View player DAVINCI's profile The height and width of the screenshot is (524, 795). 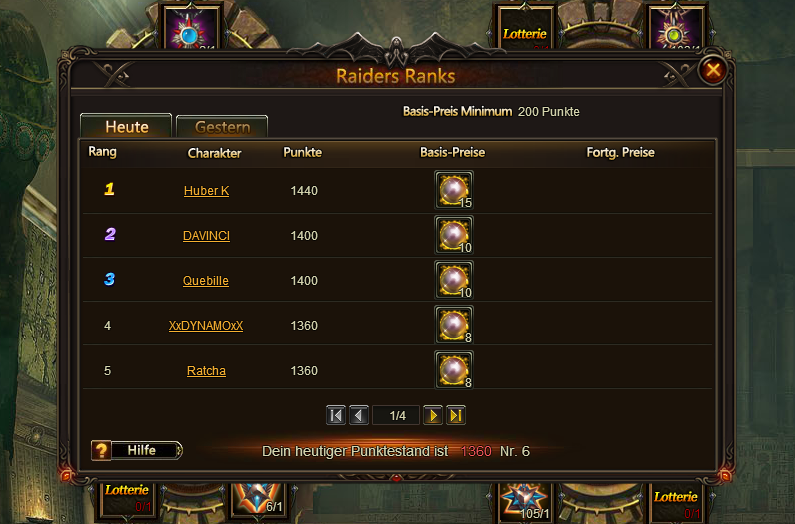(x=206, y=235)
